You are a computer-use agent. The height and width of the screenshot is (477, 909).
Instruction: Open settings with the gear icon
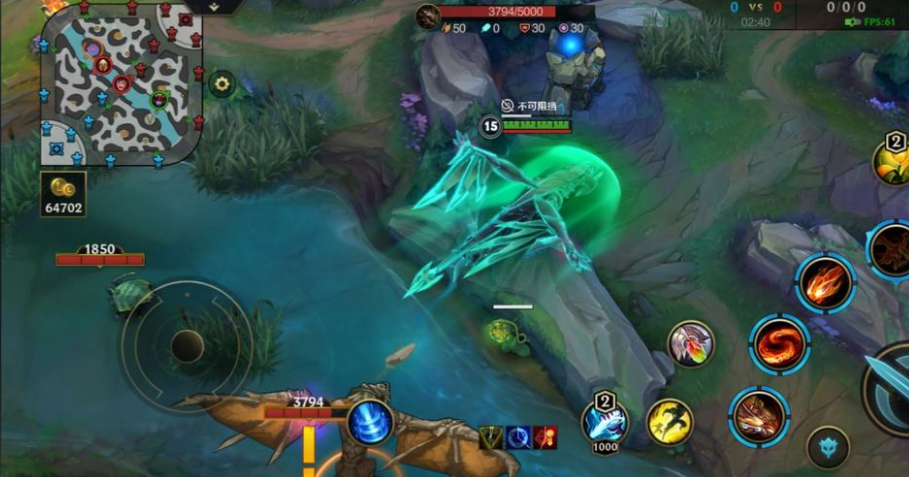click(222, 84)
